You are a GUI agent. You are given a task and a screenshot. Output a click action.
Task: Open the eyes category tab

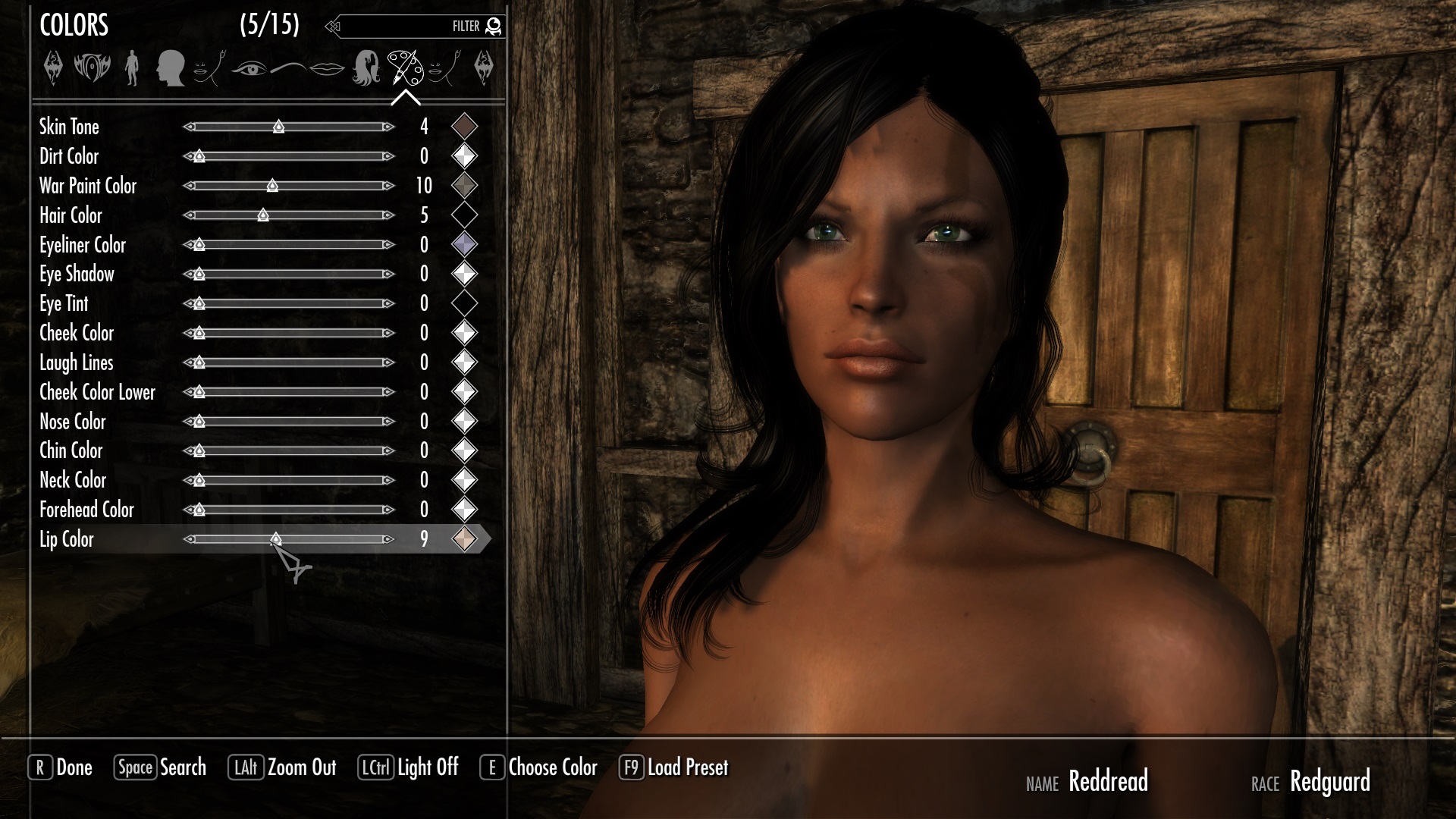click(249, 69)
